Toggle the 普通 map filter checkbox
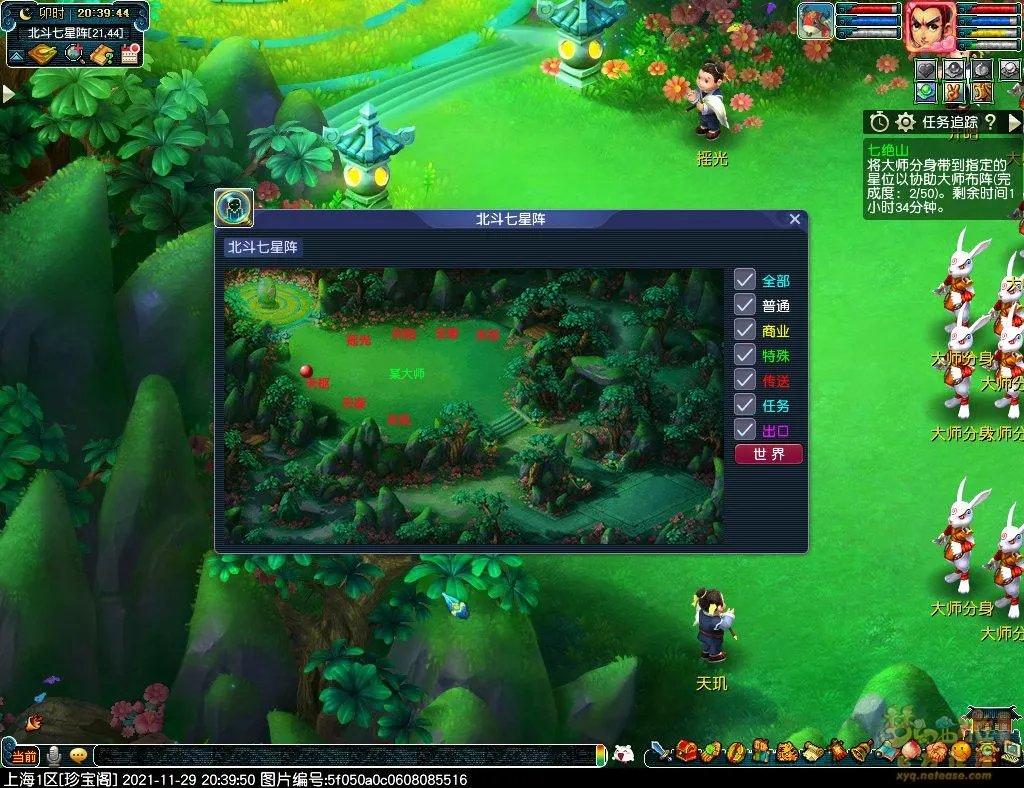Image resolution: width=1024 pixels, height=788 pixels. pyautogui.click(x=745, y=305)
